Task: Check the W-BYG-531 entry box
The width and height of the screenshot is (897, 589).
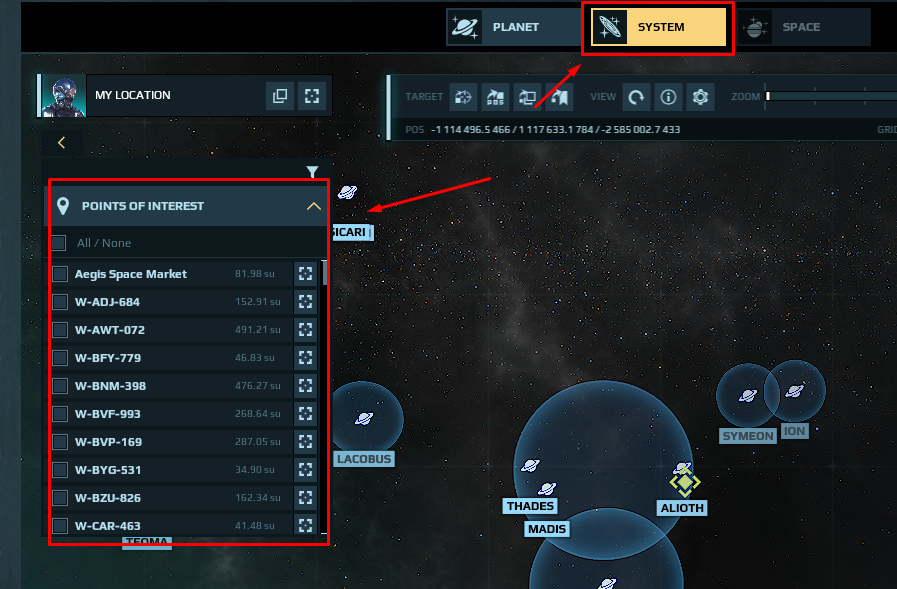Action: (x=60, y=470)
